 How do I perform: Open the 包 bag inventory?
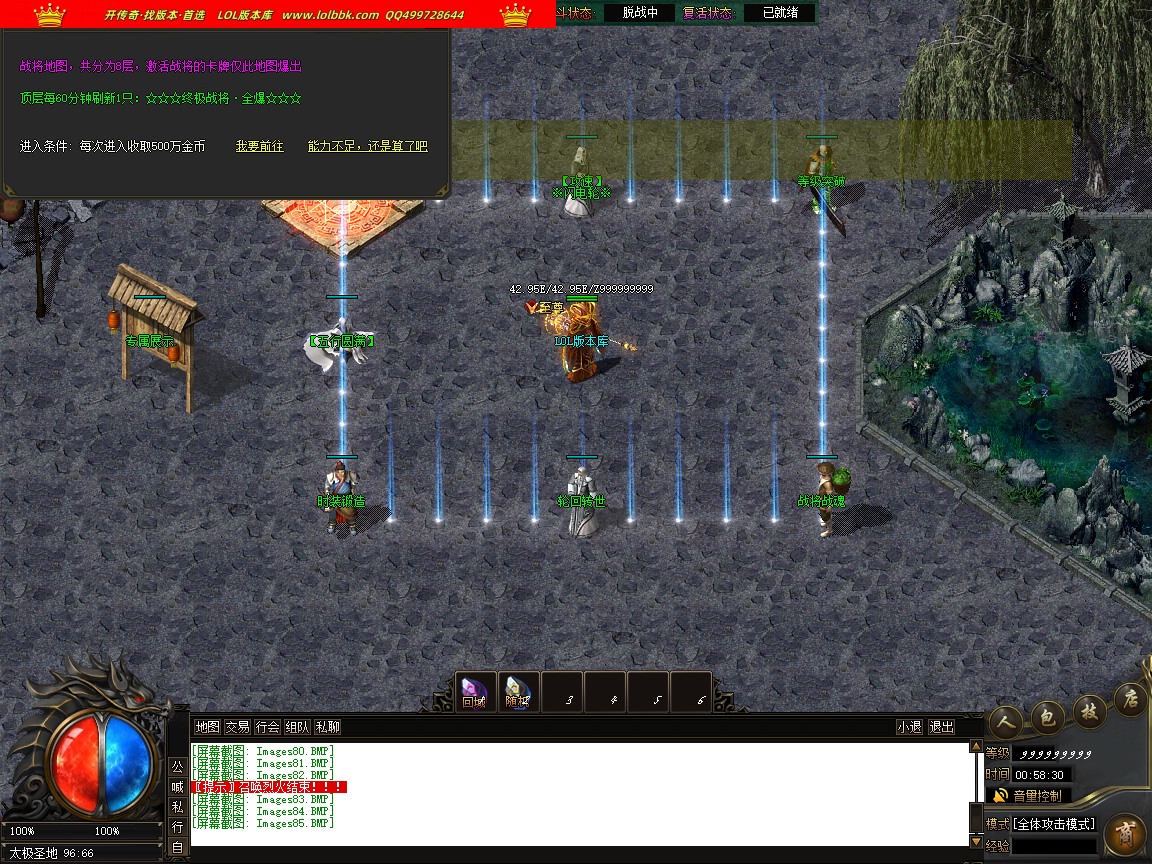1048,714
